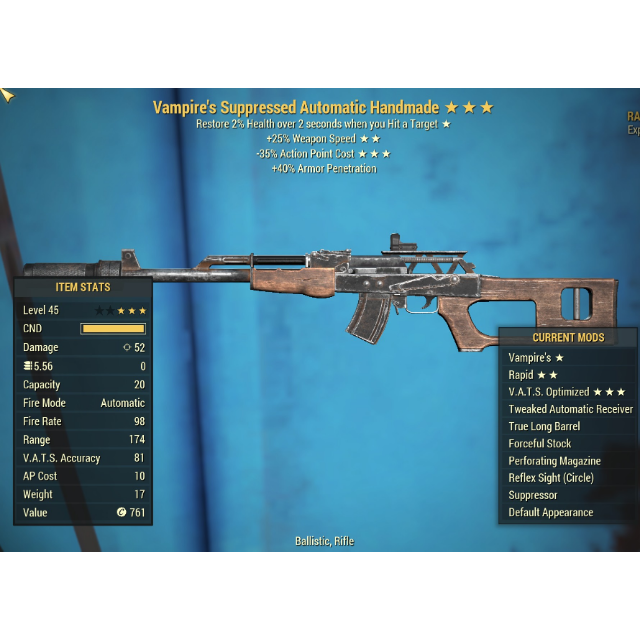Select the V.A.T.S. Optimized mod
The height and width of the screenshot is (640, 640).
click(x=566, y=392)
